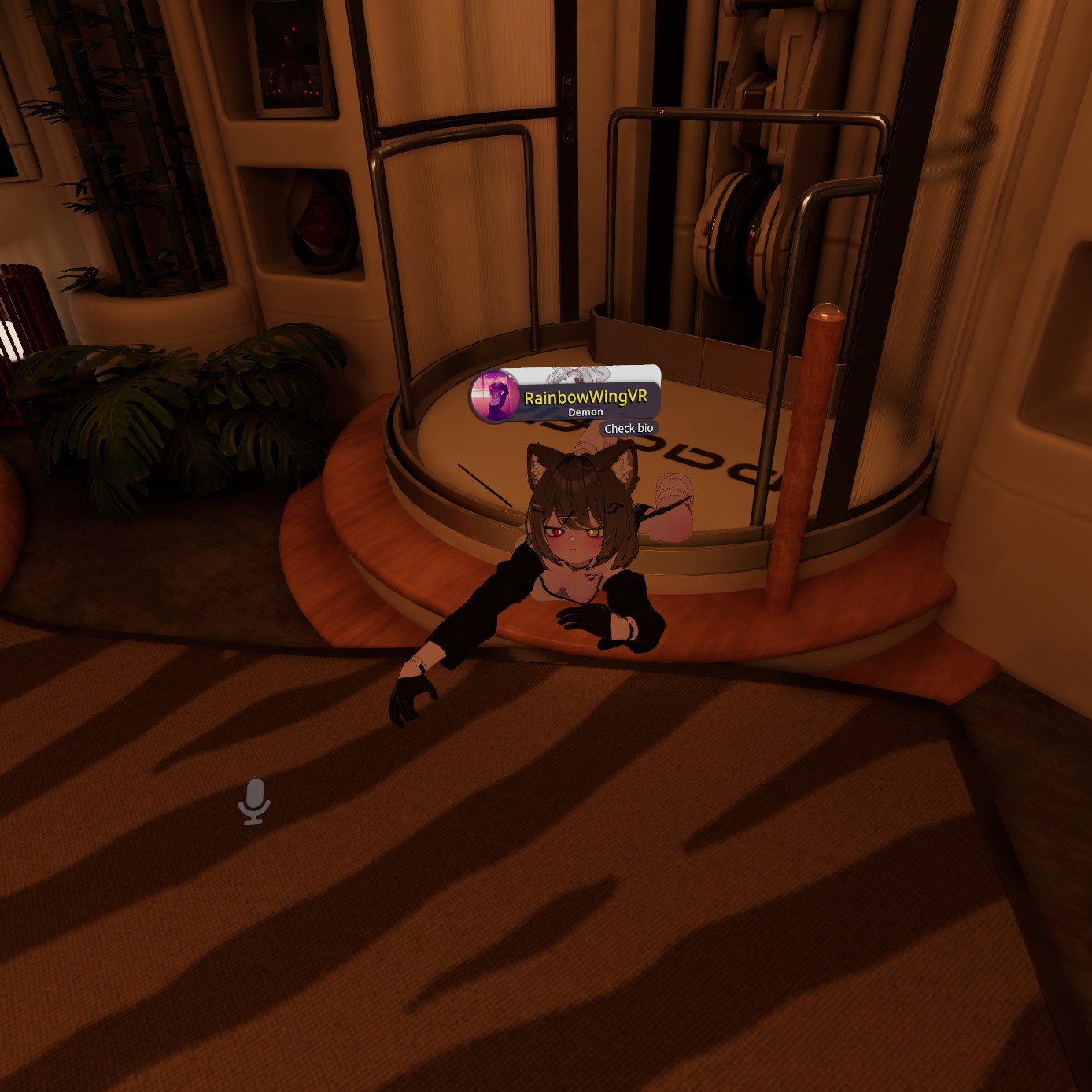This screenshot has width=1092, height=1092.
Task: Select the RainbowWingVR nameplate
Action: [x=585, y=397]
